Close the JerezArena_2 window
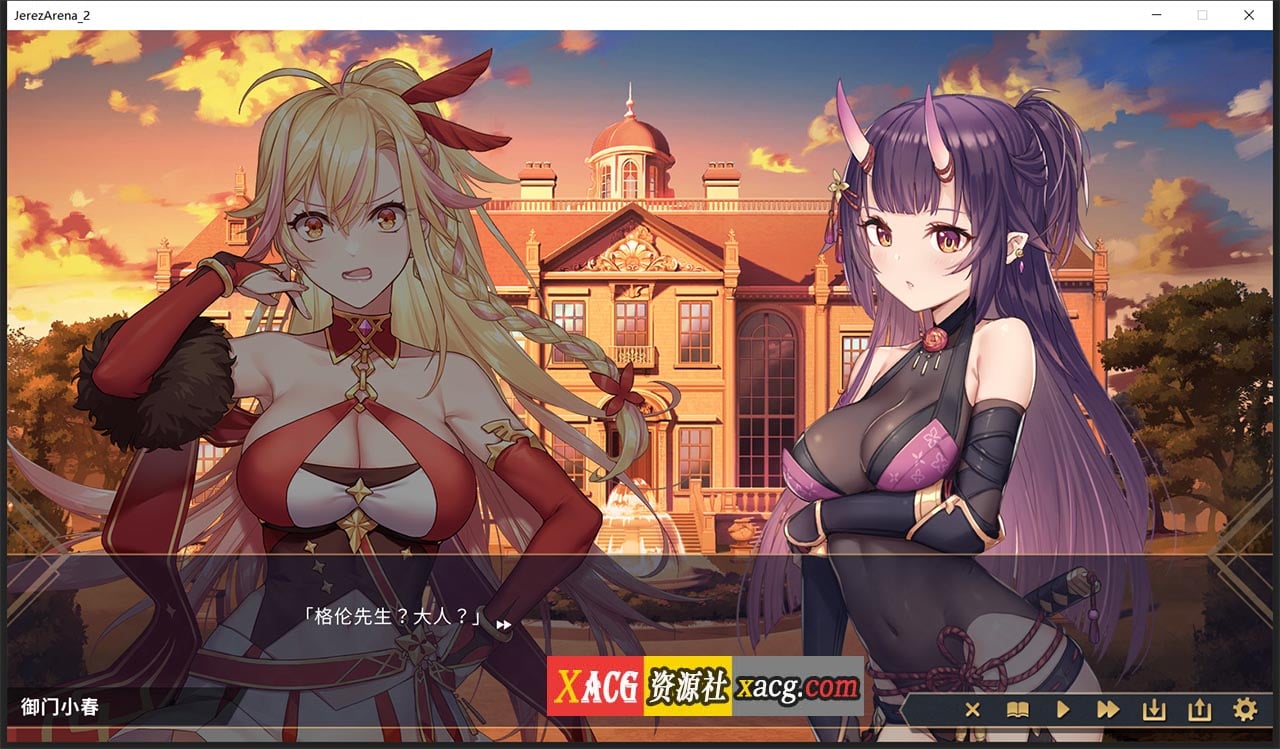This screenshot has height=749, width=1280. pos(1248,15)
